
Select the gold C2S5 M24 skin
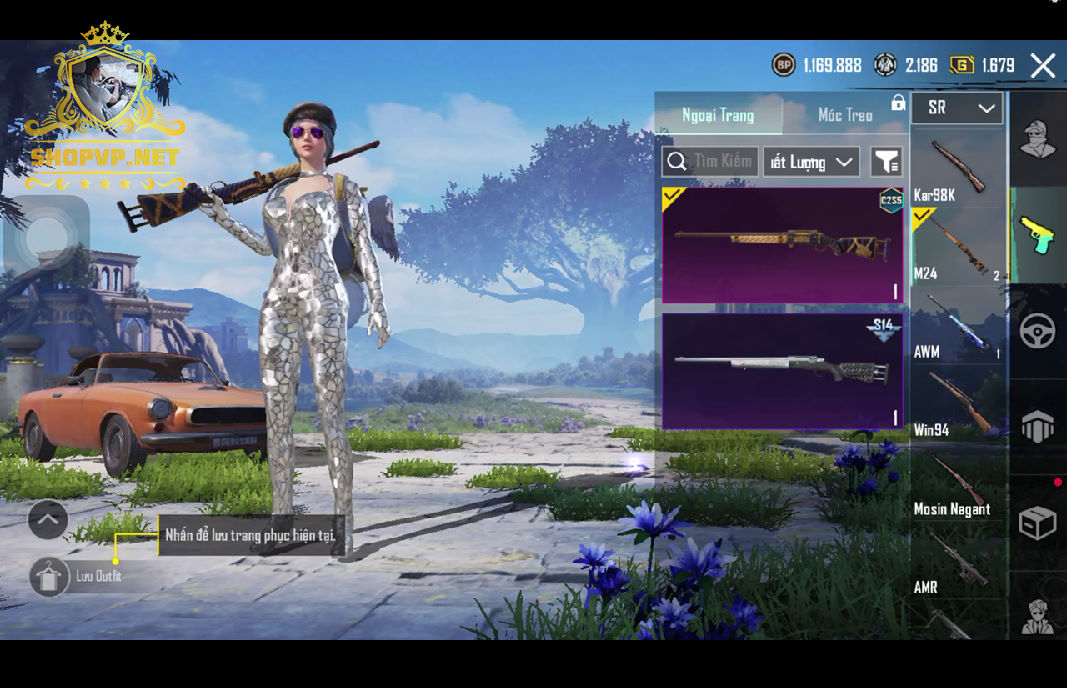click(782, 245)
